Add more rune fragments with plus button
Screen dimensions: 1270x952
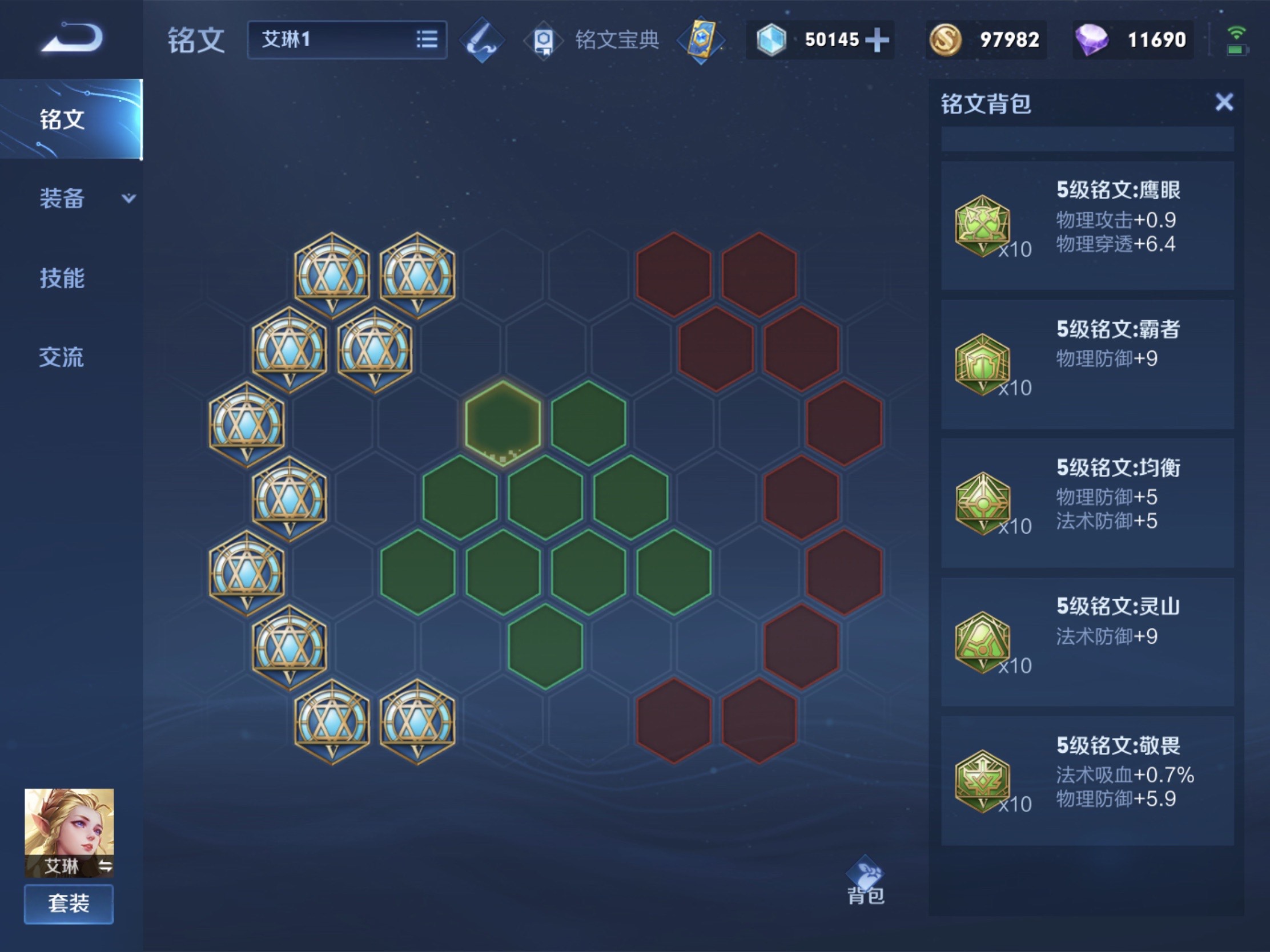(877, 39)
